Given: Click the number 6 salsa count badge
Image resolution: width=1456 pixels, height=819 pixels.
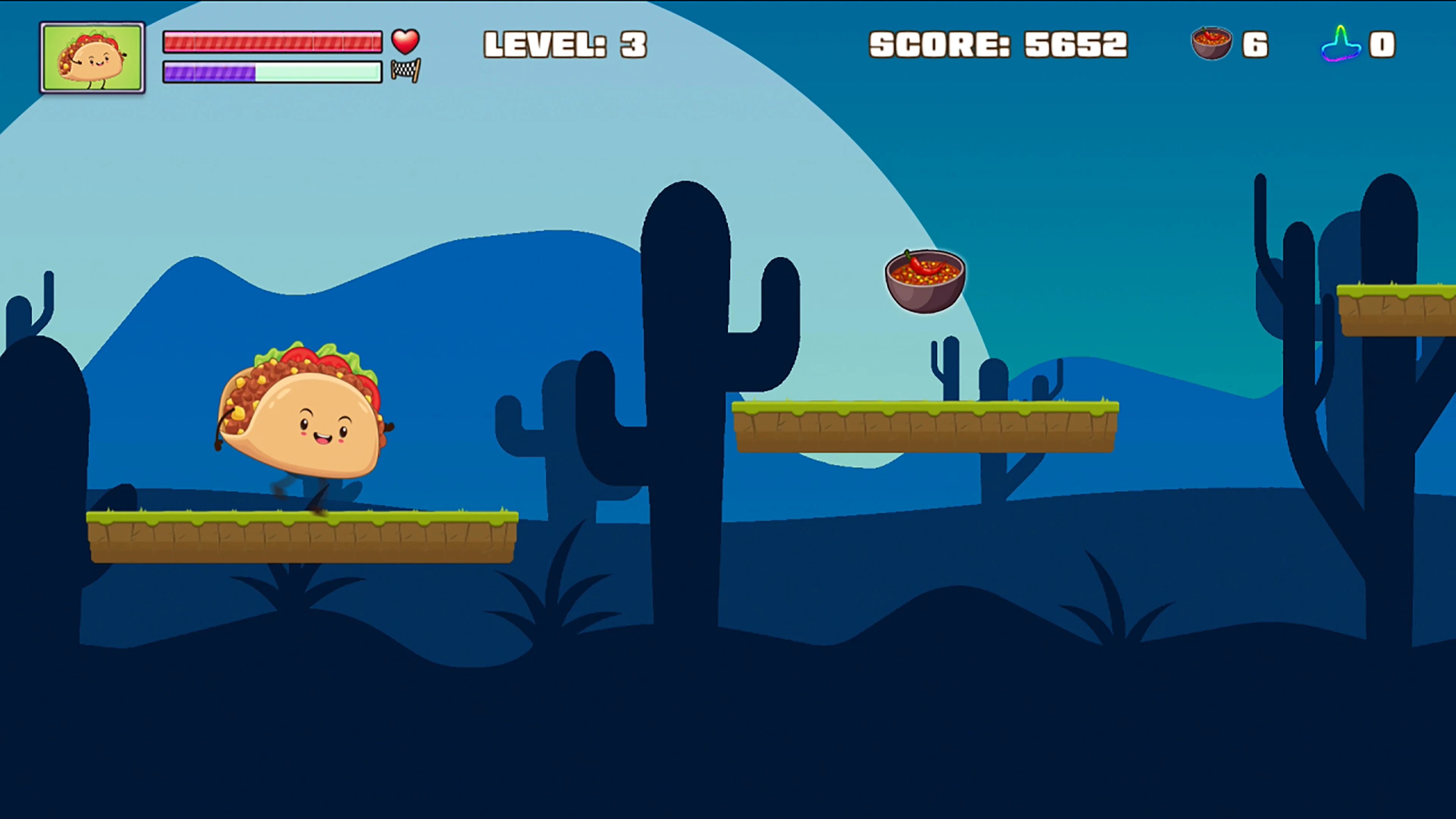Looking at the screenshot, I should pos(1256,45).
